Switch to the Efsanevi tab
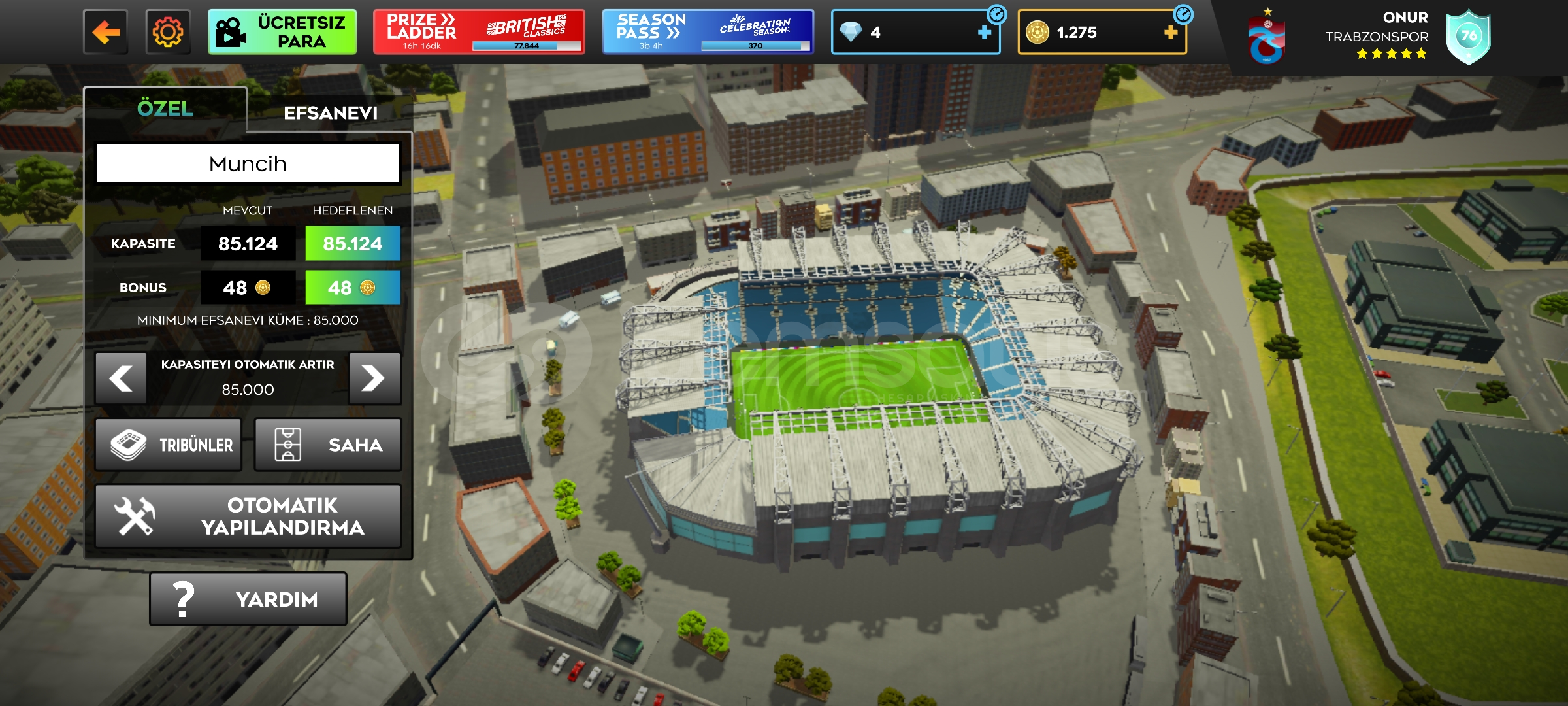 [x=331, y=113]
